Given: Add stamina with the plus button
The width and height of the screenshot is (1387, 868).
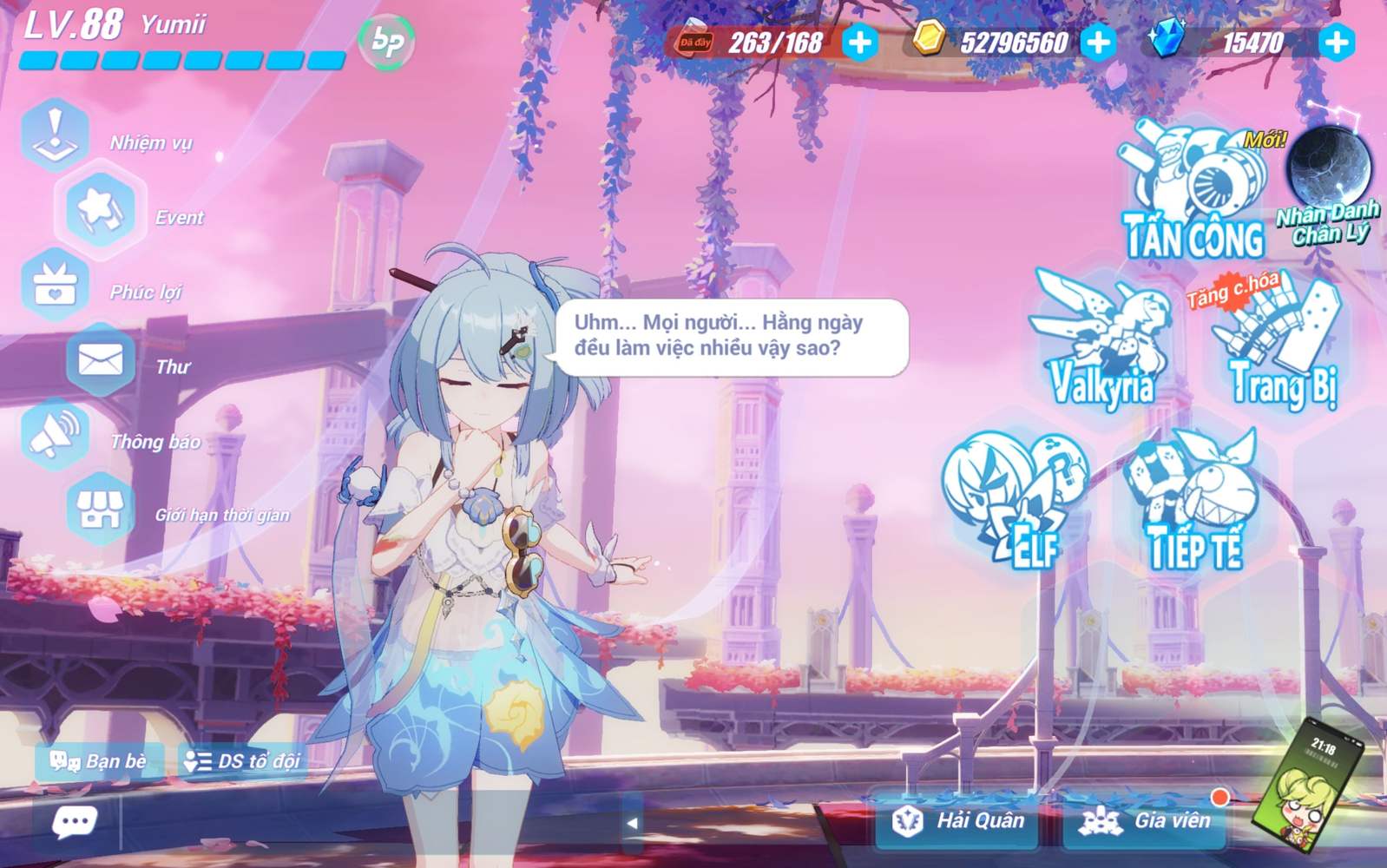Looking at the screenshot, I should 860,42.
